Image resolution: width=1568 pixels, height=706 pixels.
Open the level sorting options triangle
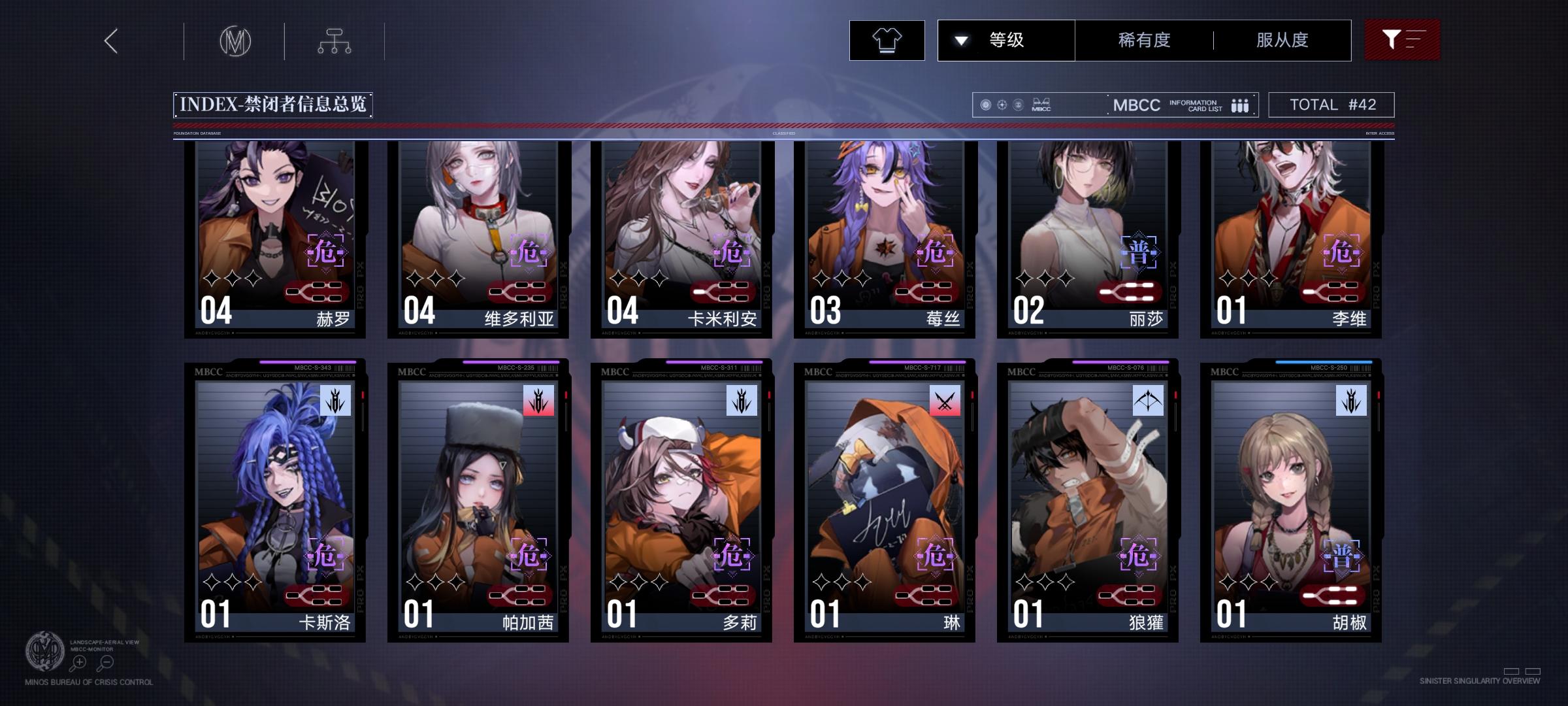tap(960, 40)
